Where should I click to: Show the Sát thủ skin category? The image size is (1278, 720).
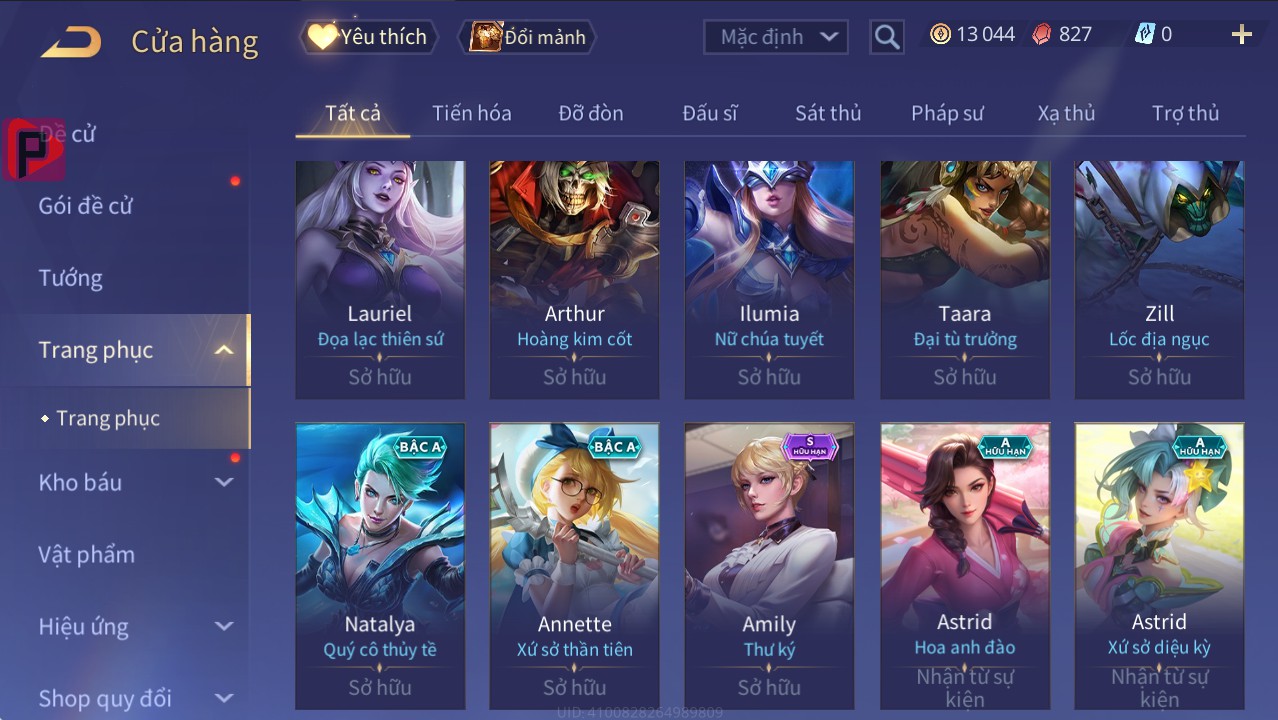827,113
